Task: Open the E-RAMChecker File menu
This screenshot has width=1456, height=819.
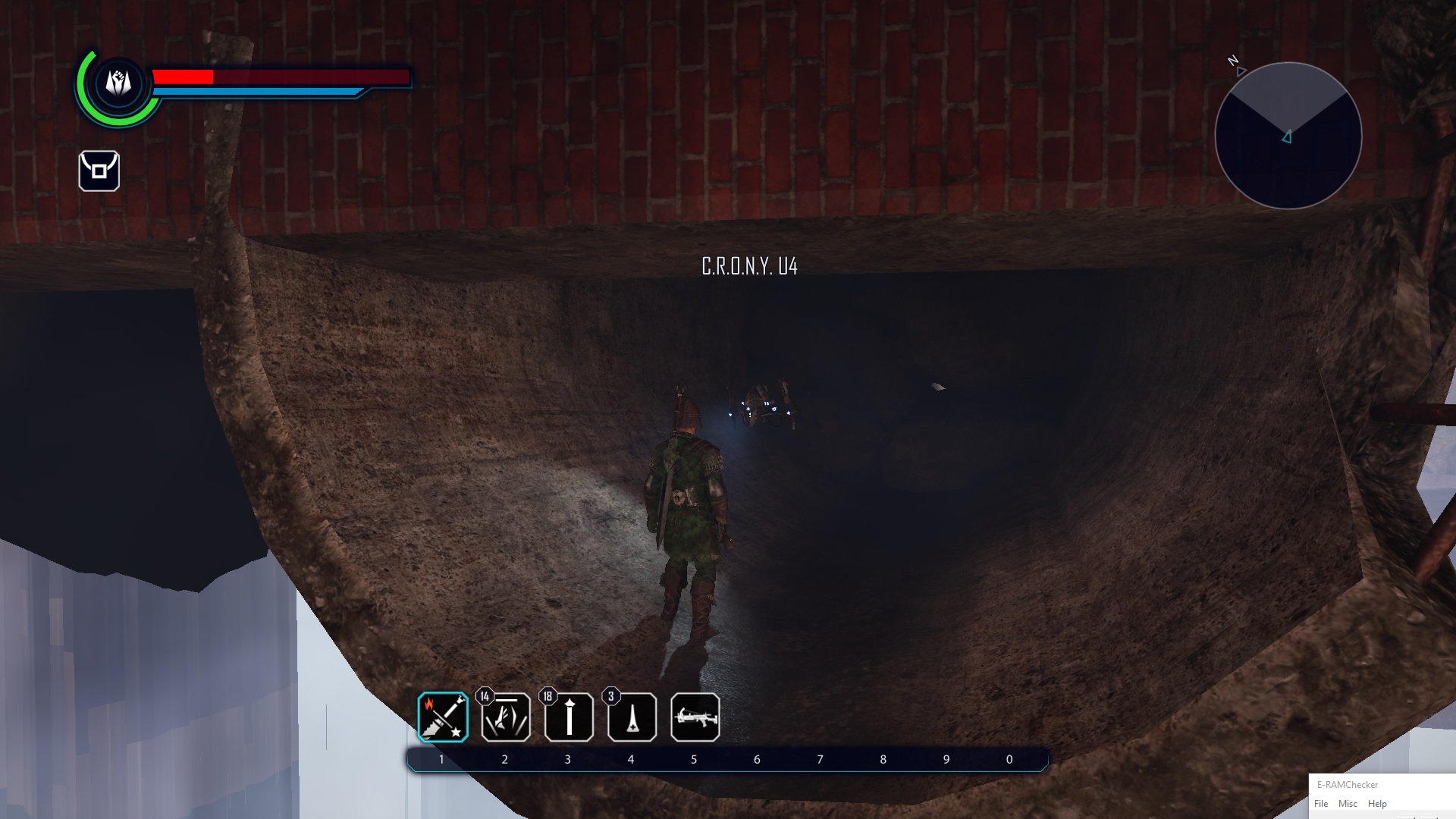Action: (1321, 804)
